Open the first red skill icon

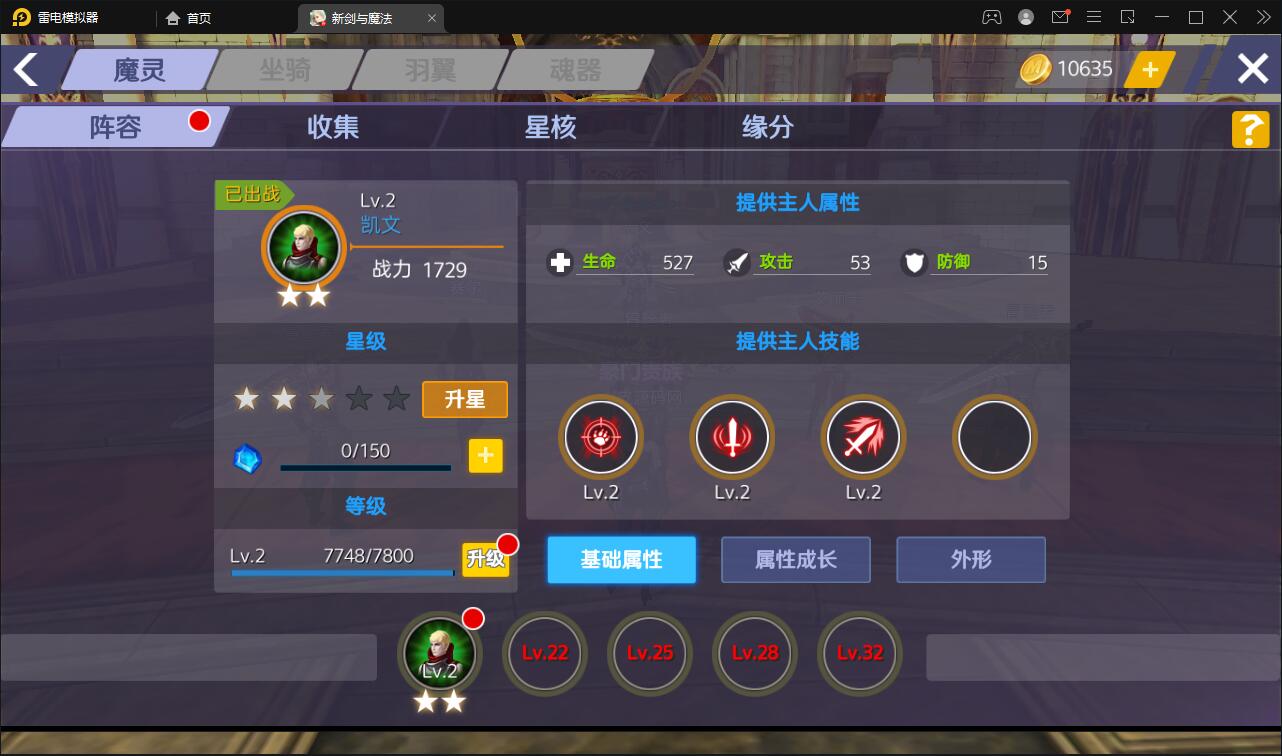(x=601, y=437)
